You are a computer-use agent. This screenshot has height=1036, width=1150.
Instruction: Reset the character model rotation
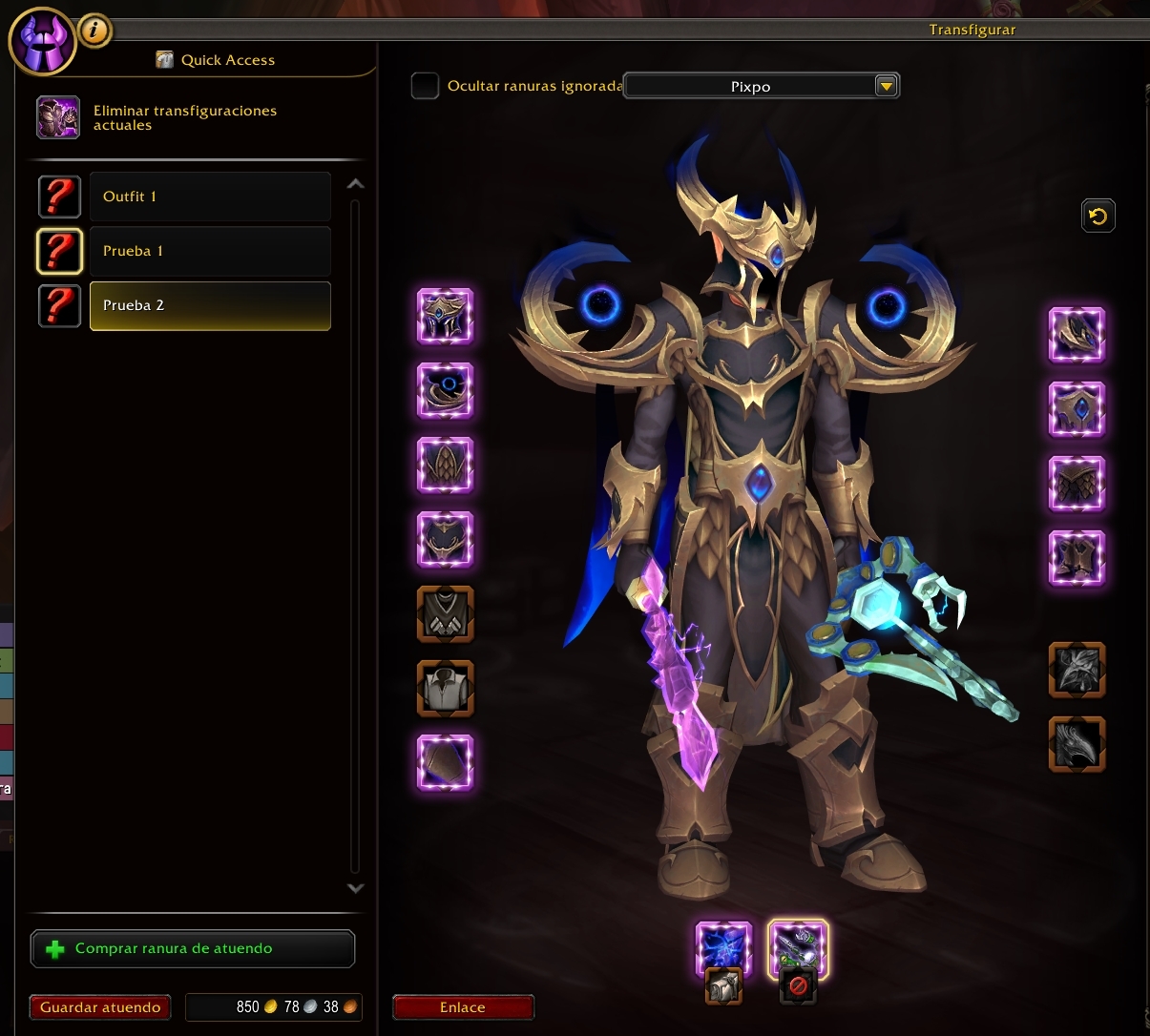1098,216
